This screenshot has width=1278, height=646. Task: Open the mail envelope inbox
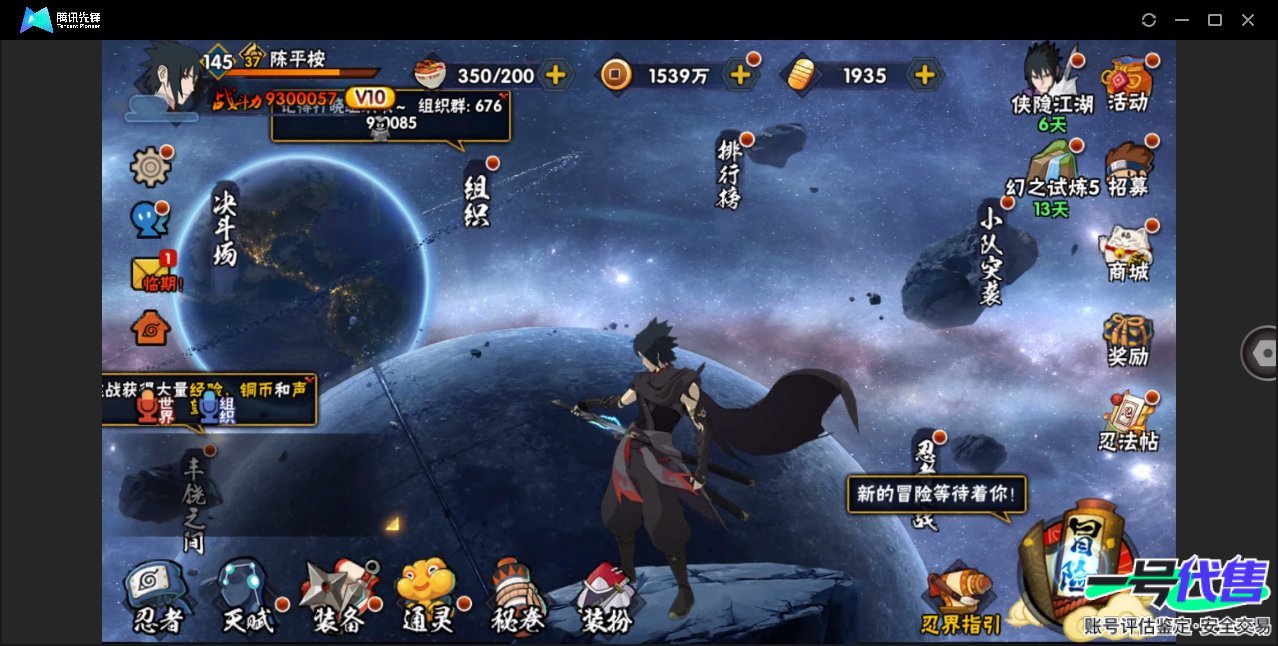150,273
